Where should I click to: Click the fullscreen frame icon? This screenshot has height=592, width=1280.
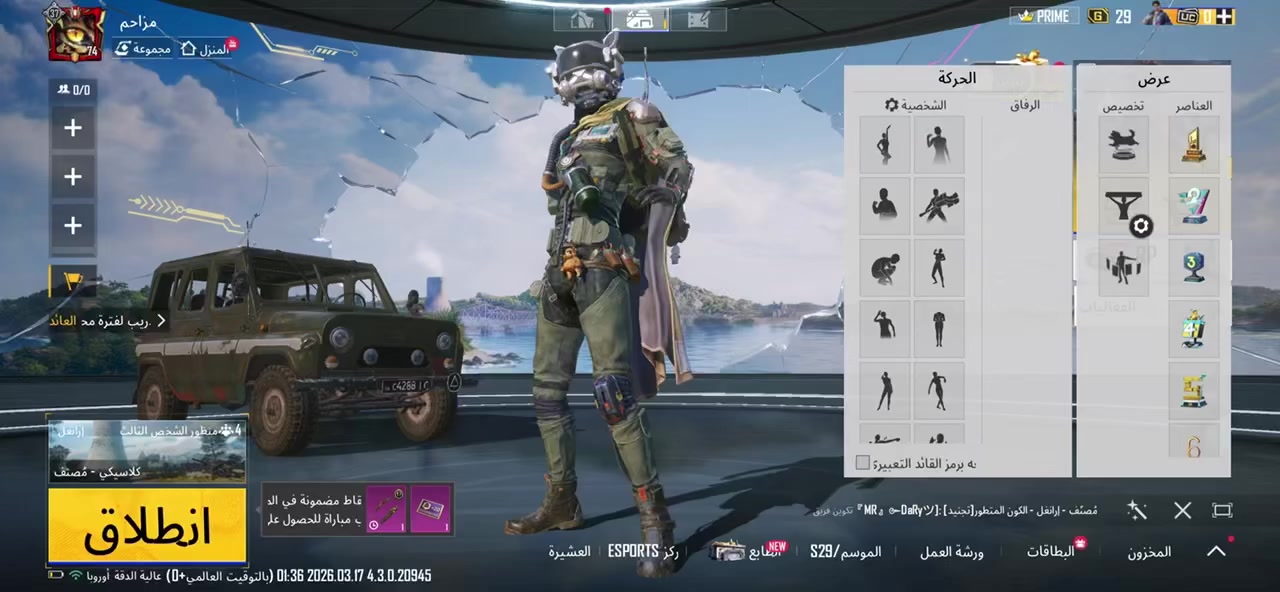point(1222,511)
